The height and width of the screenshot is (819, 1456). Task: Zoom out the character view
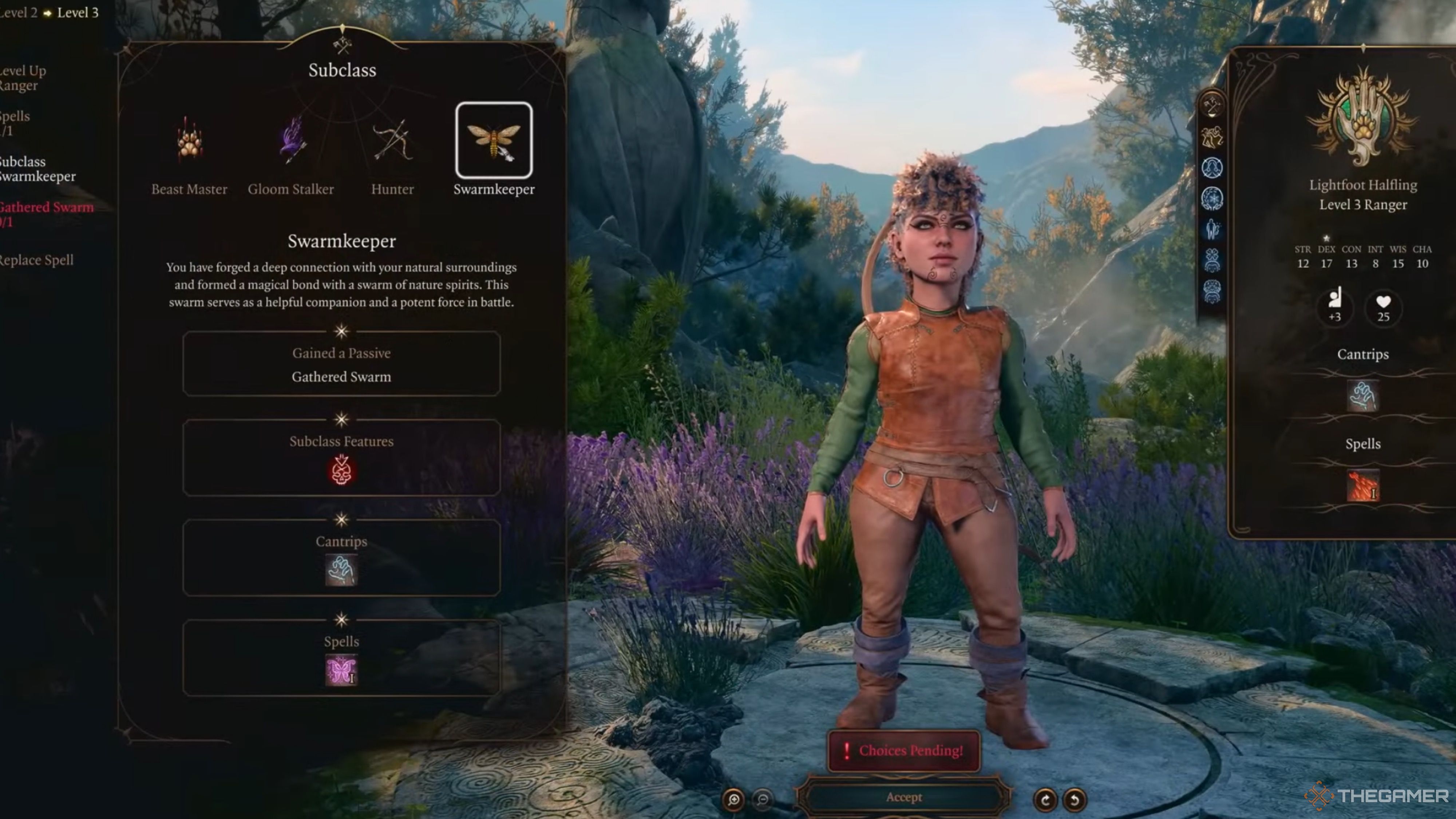763,799
